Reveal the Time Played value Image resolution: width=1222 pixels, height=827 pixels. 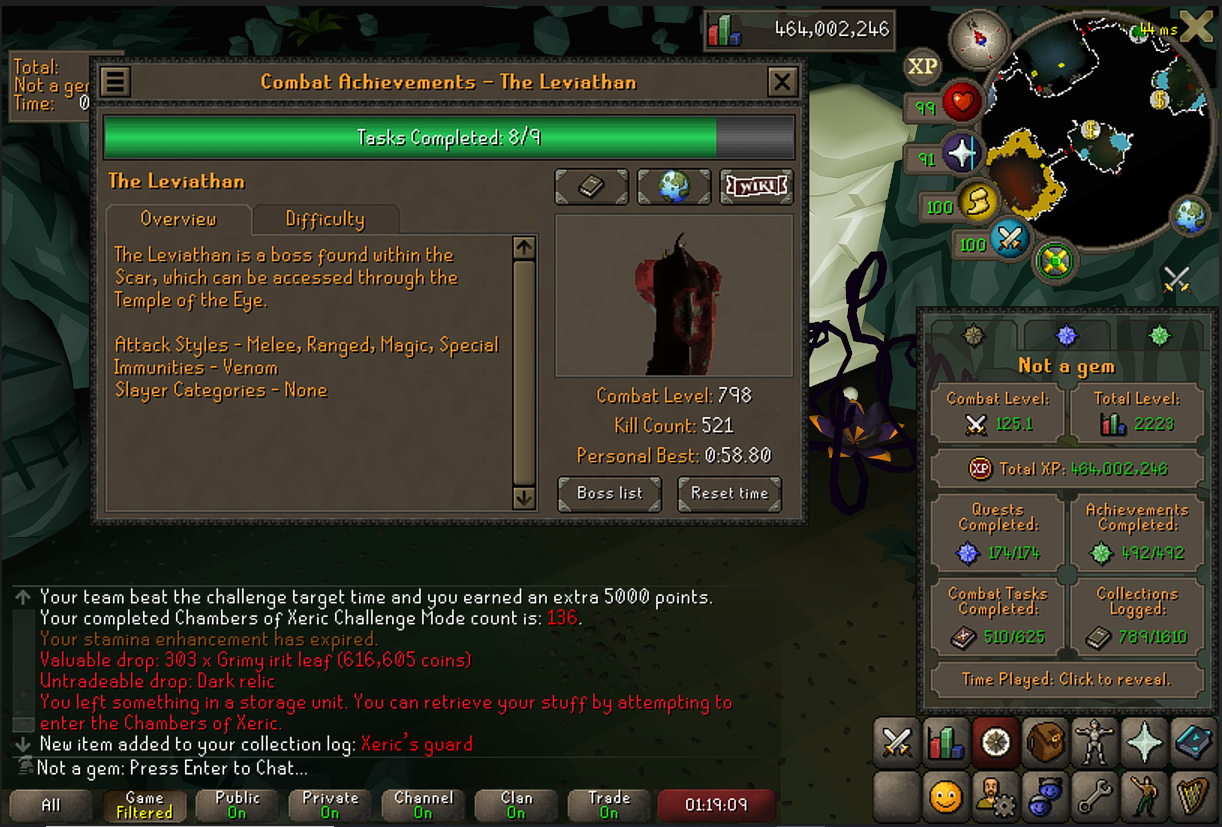tap(1066, 679)
